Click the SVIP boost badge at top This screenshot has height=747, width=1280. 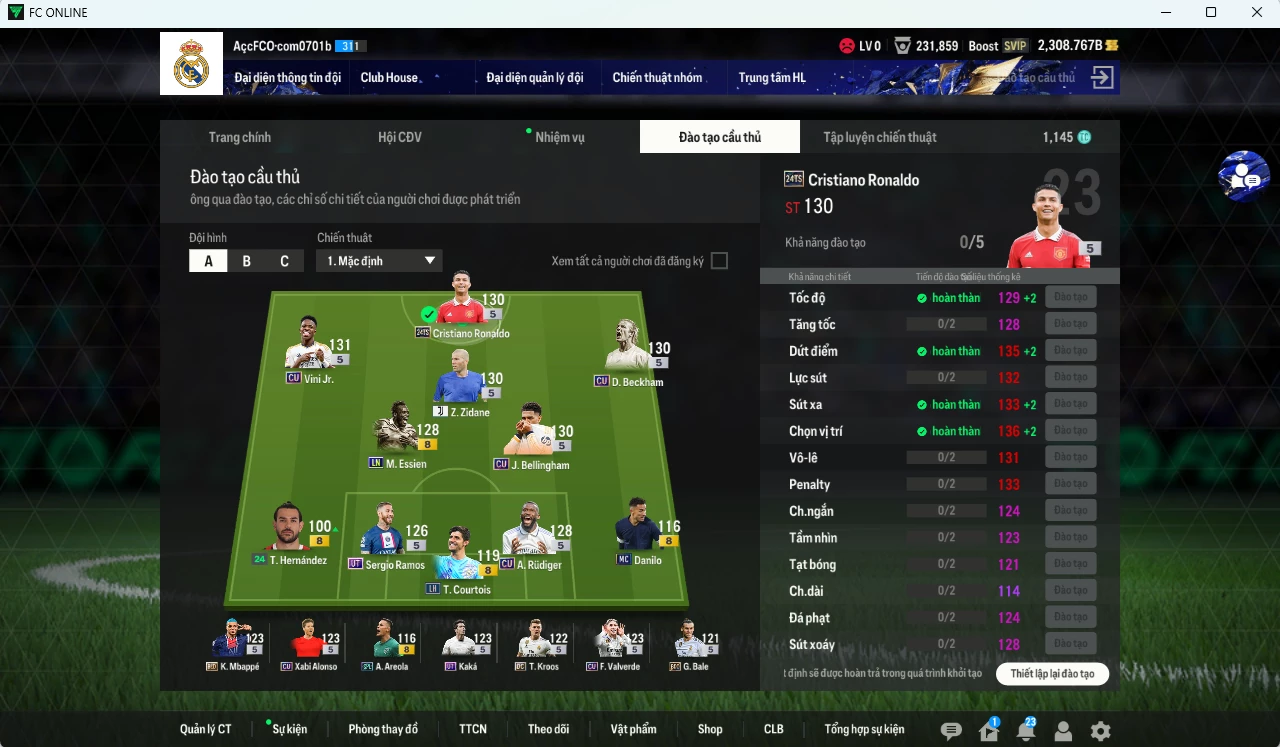click(x=1014, y=45)
